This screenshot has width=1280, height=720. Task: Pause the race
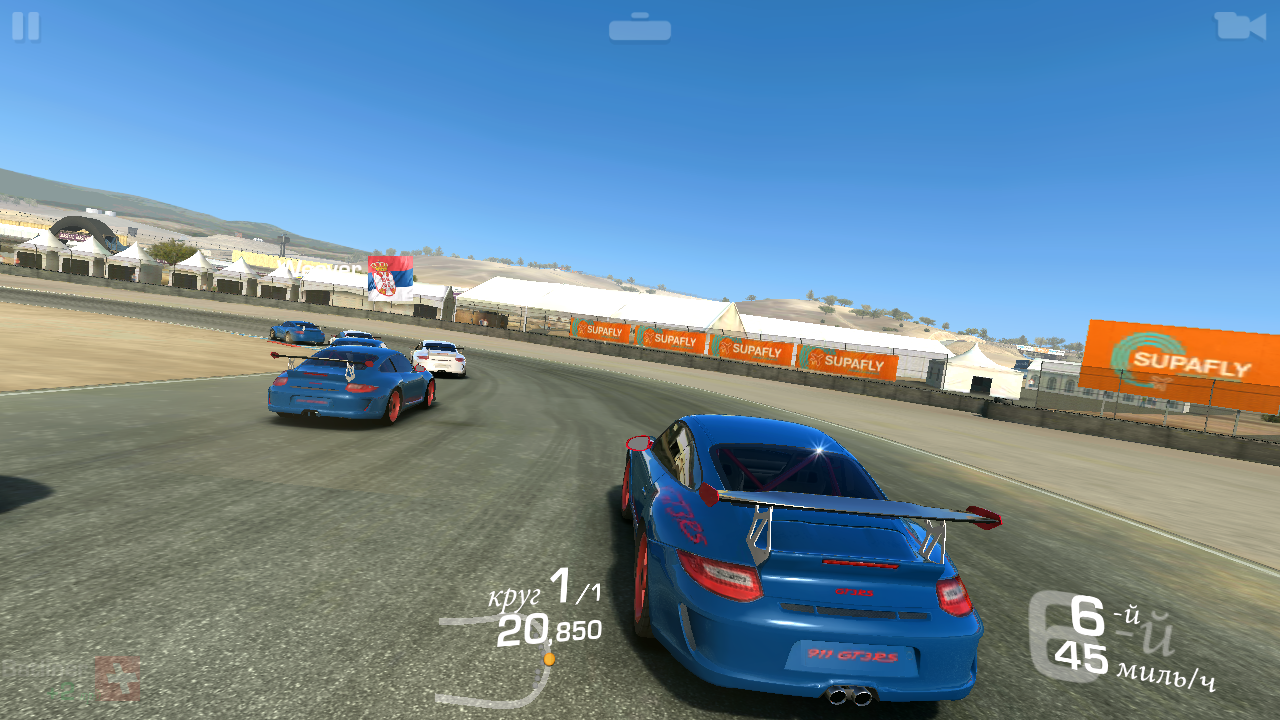coord(26,26)
